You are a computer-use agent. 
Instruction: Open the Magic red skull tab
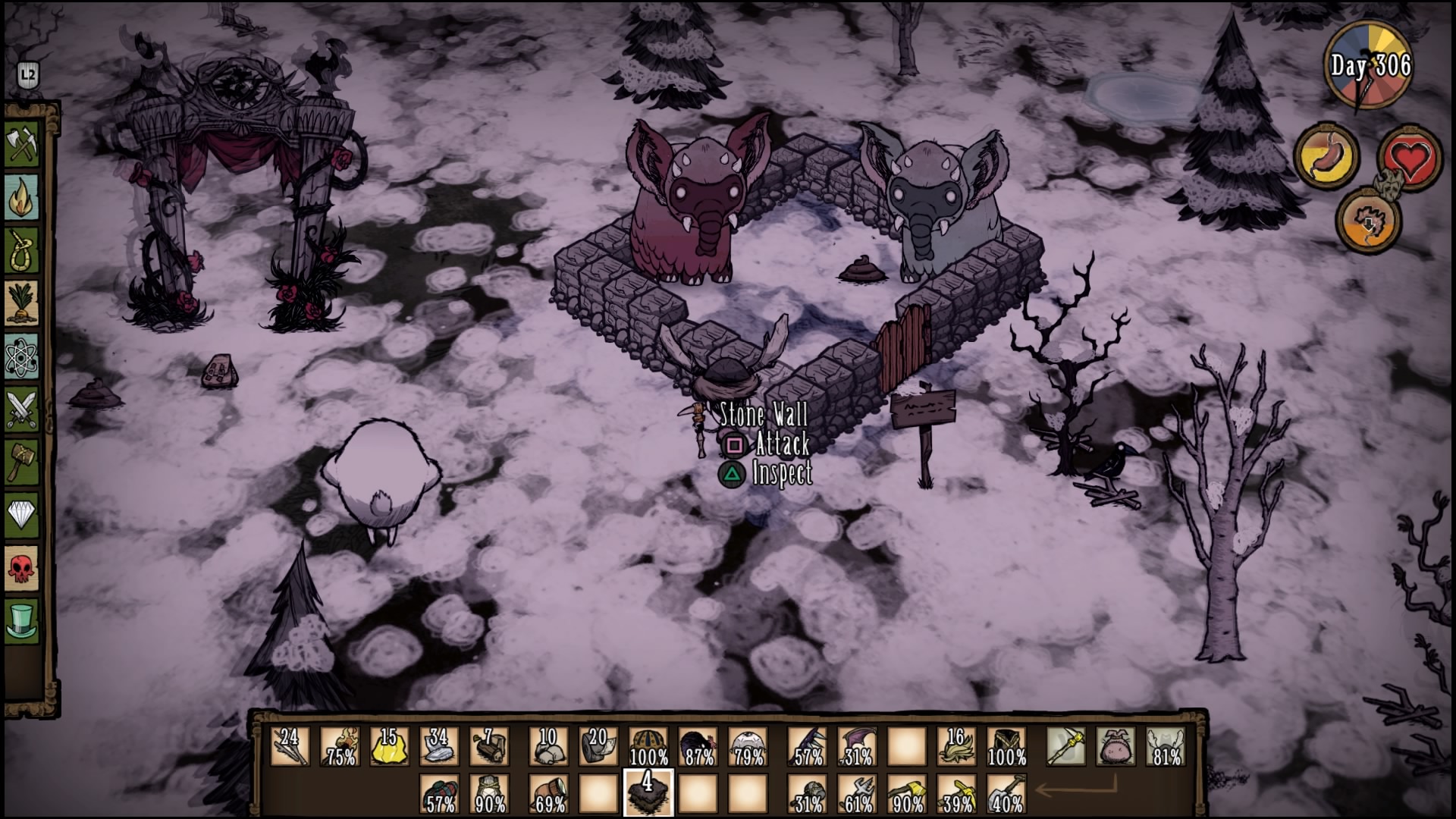(22, 568)
